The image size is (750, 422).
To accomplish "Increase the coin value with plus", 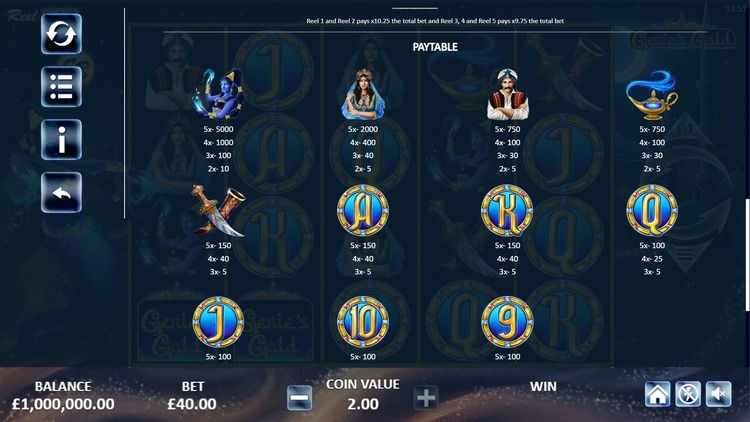I will point(426,398).
